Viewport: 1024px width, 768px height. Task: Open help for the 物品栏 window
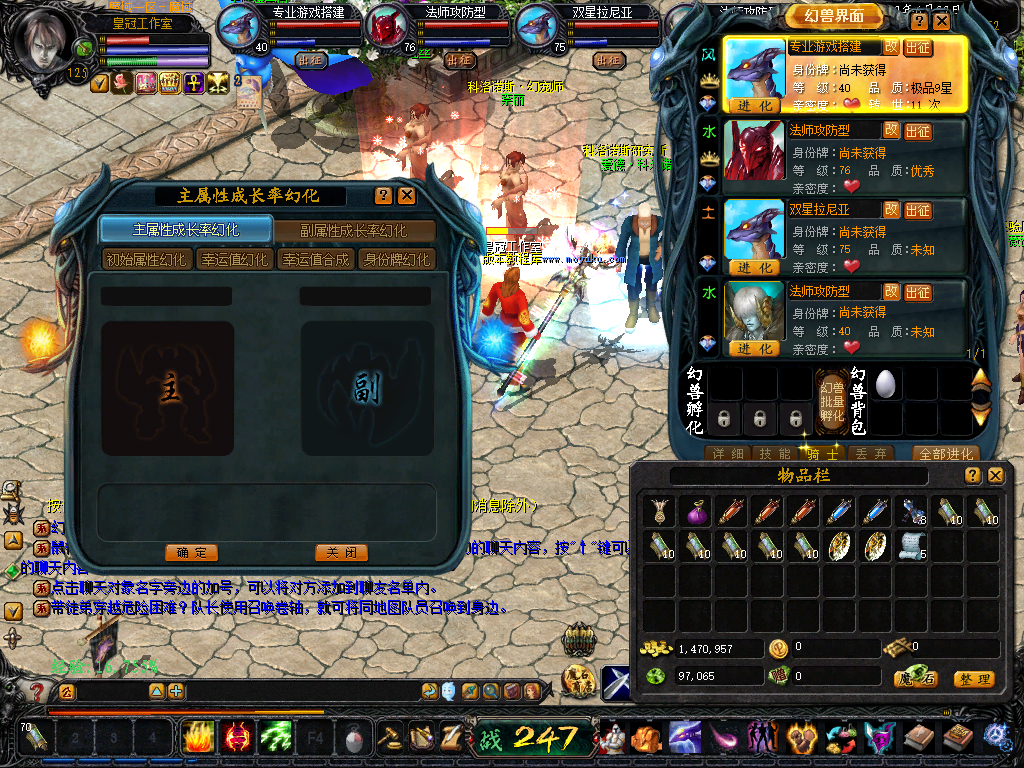click(x=973, y=476)
